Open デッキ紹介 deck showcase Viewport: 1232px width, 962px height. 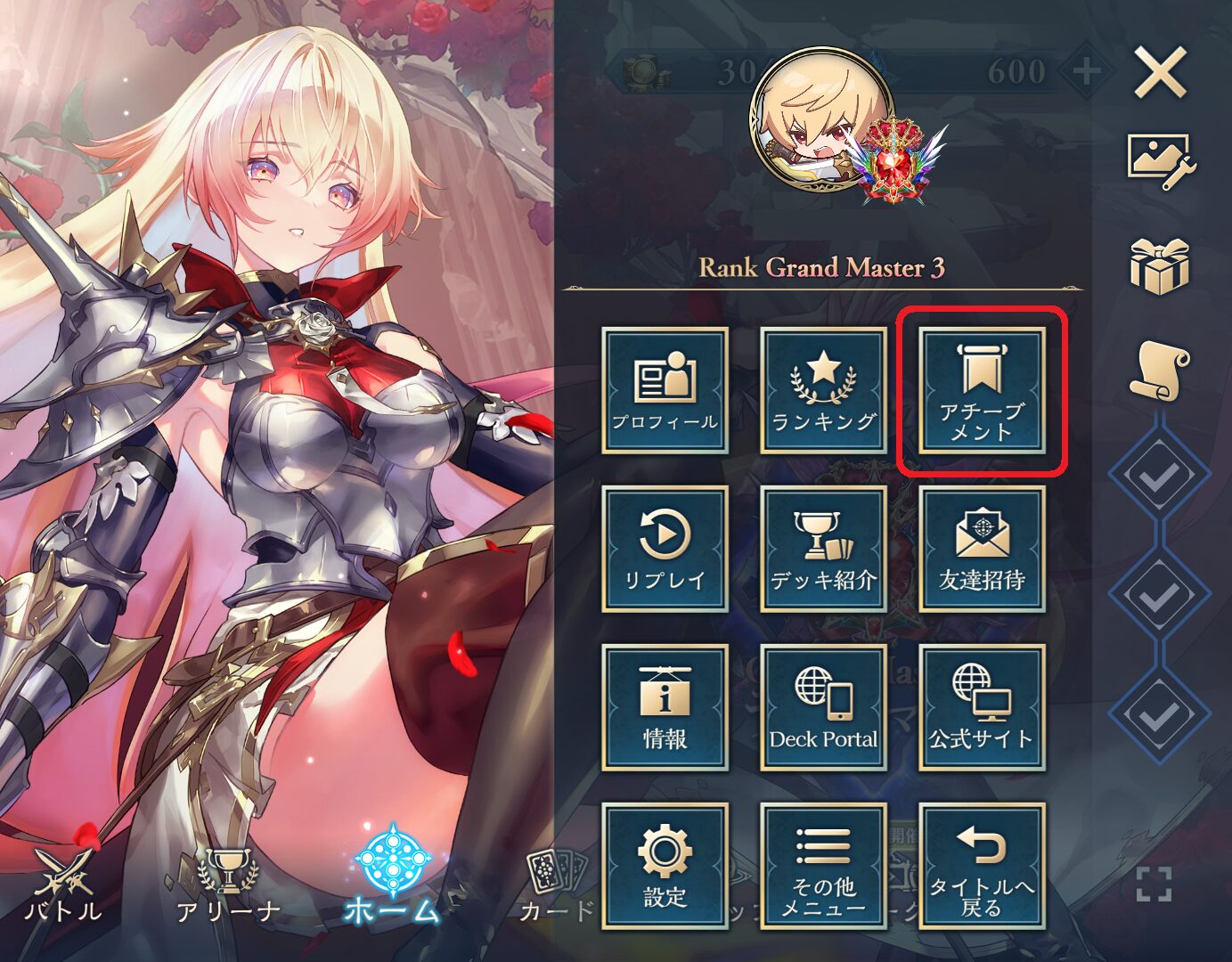tap(823, 549)
